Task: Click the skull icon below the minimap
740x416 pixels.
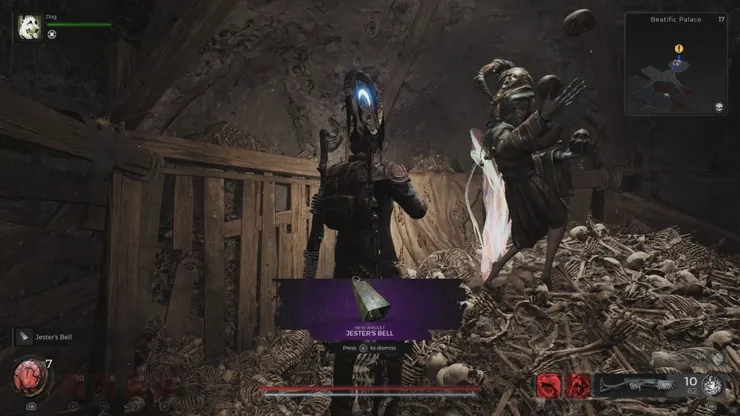Action: pyautogui.click(x=718, y=107)
